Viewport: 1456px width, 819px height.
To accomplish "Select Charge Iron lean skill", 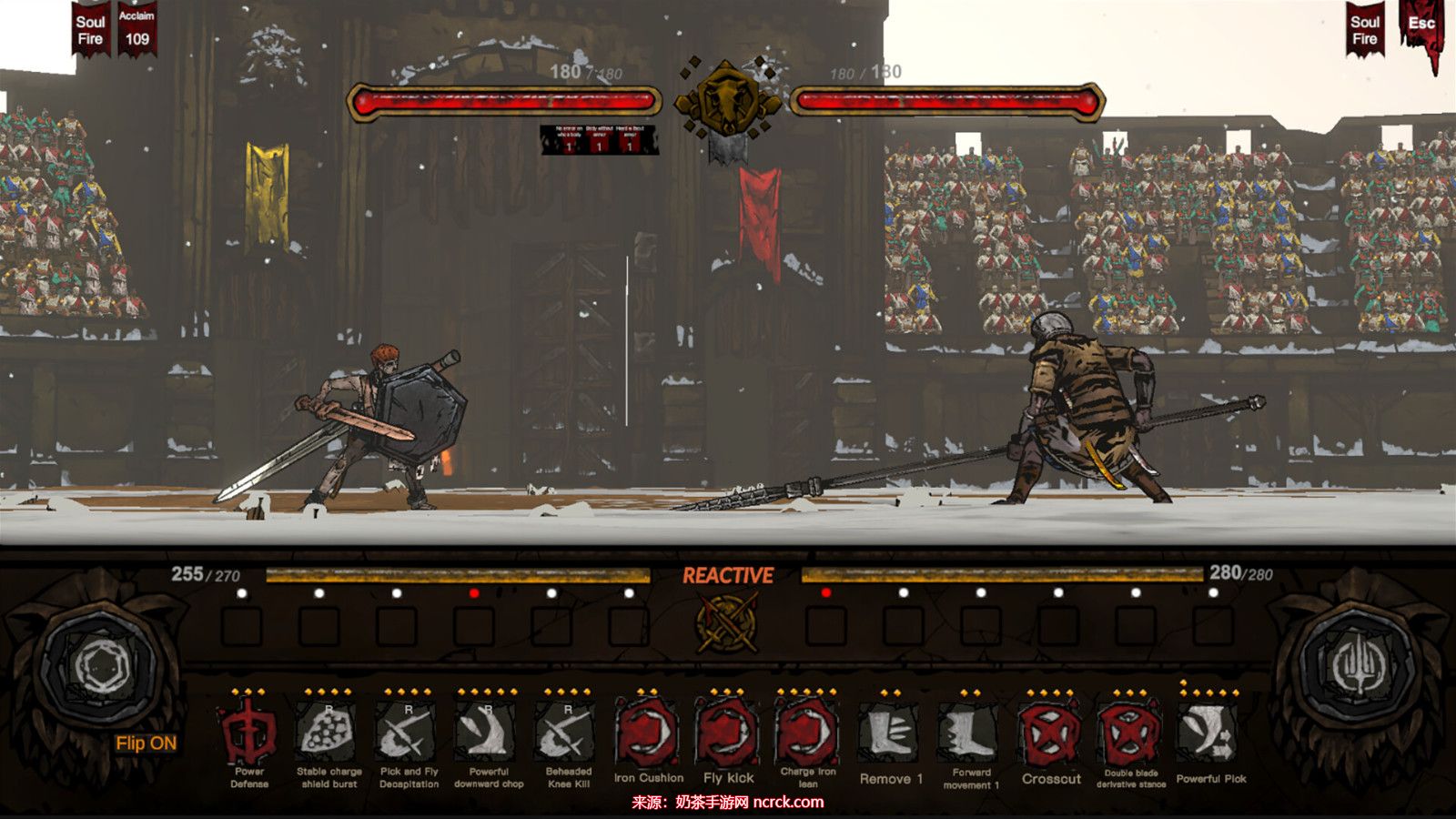I will pos(808,732).
